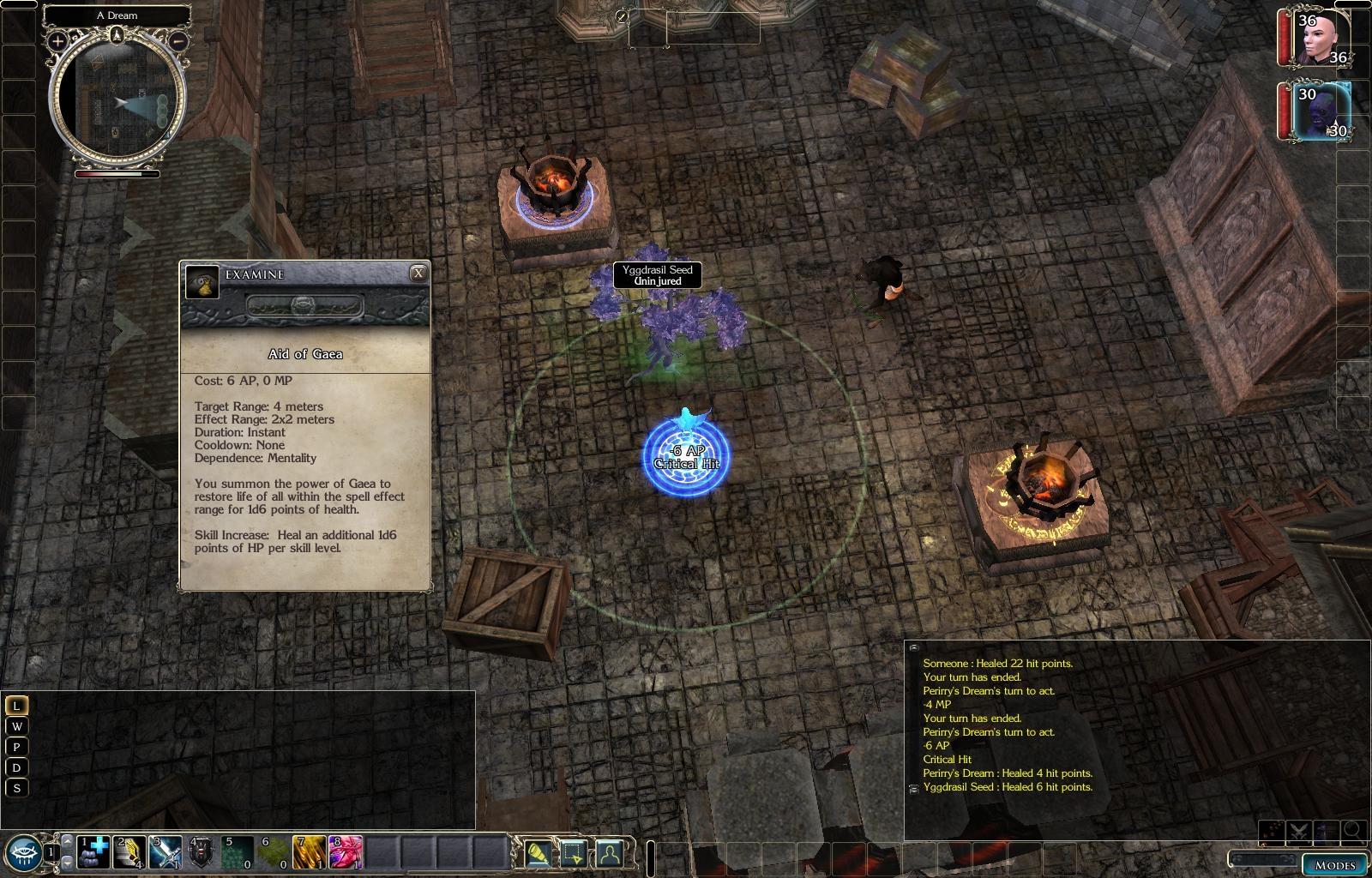
Task: Click the character silhouette button
Action: (x=609, y=852)
